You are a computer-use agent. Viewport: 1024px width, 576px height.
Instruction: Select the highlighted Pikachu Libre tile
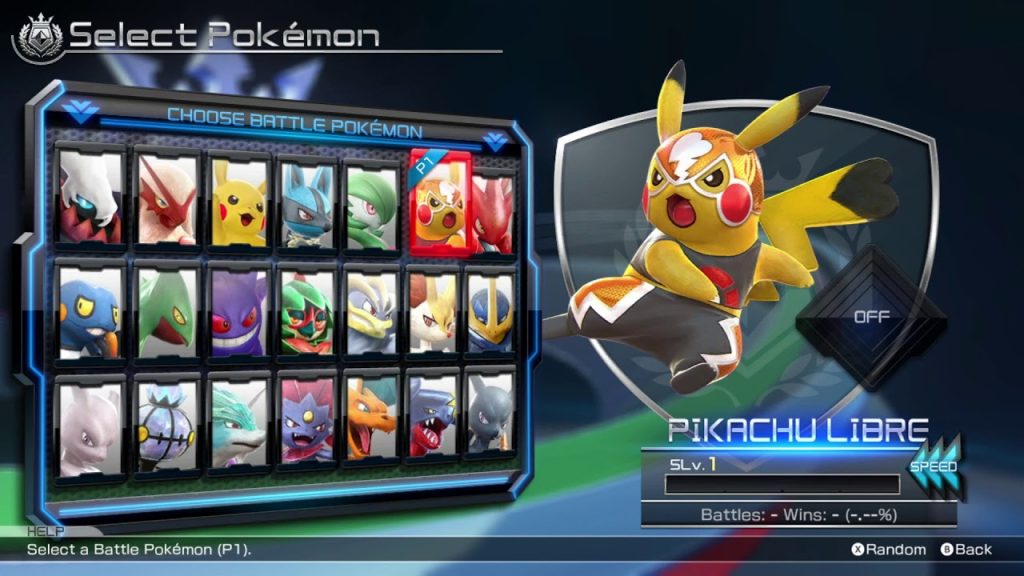[x=439, y=202]
